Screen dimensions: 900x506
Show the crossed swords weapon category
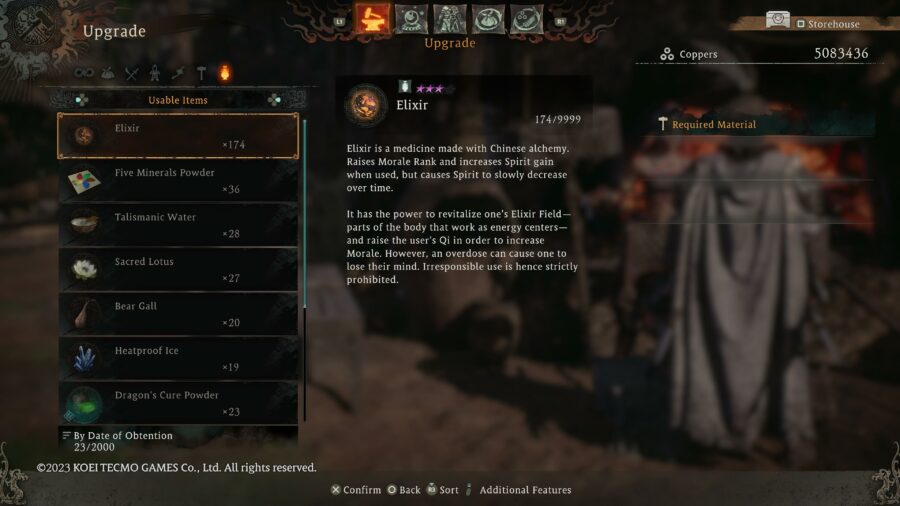pyautogui.click(x=132, y=73)
